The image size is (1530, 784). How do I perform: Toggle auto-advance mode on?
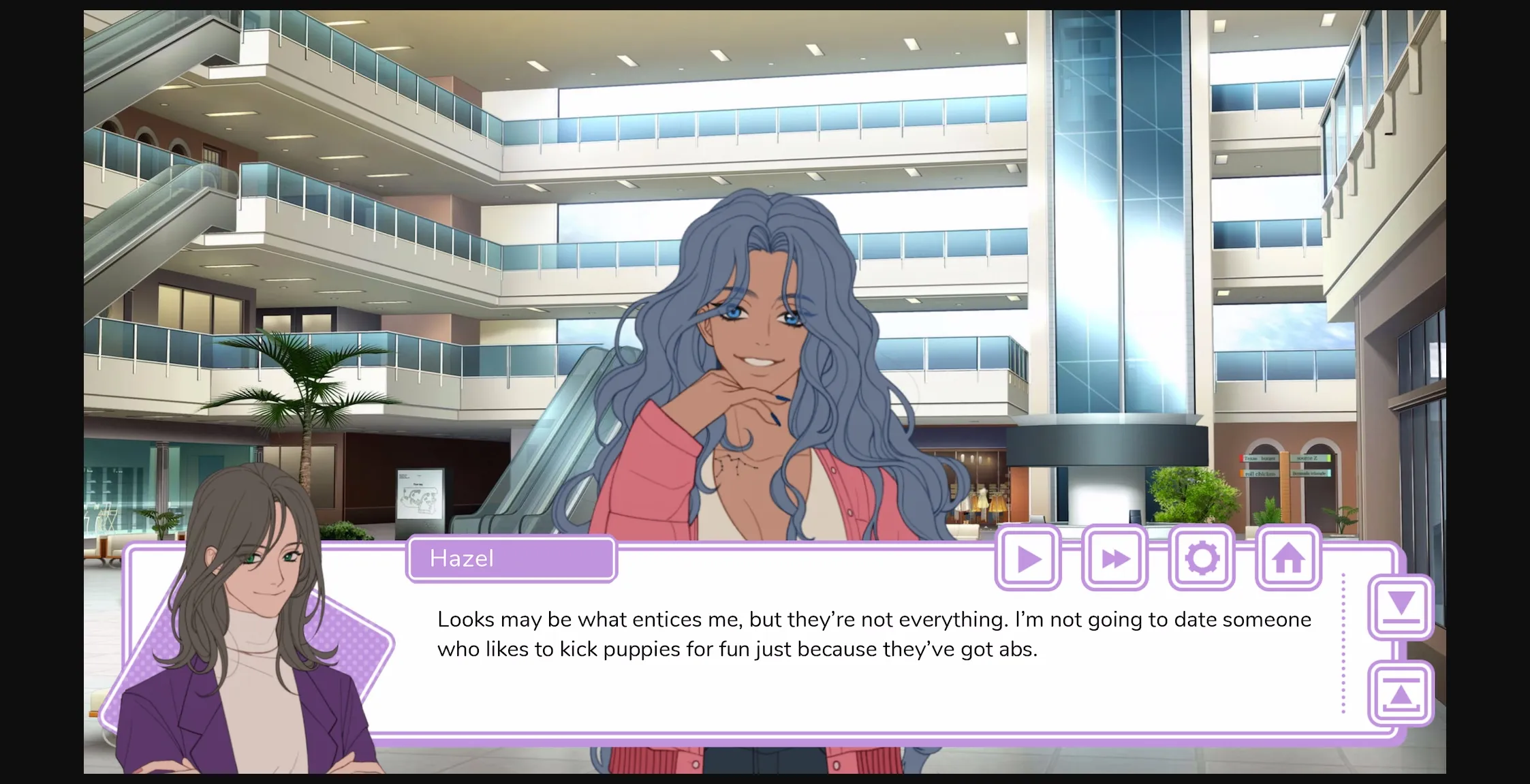coord(1027,557)
